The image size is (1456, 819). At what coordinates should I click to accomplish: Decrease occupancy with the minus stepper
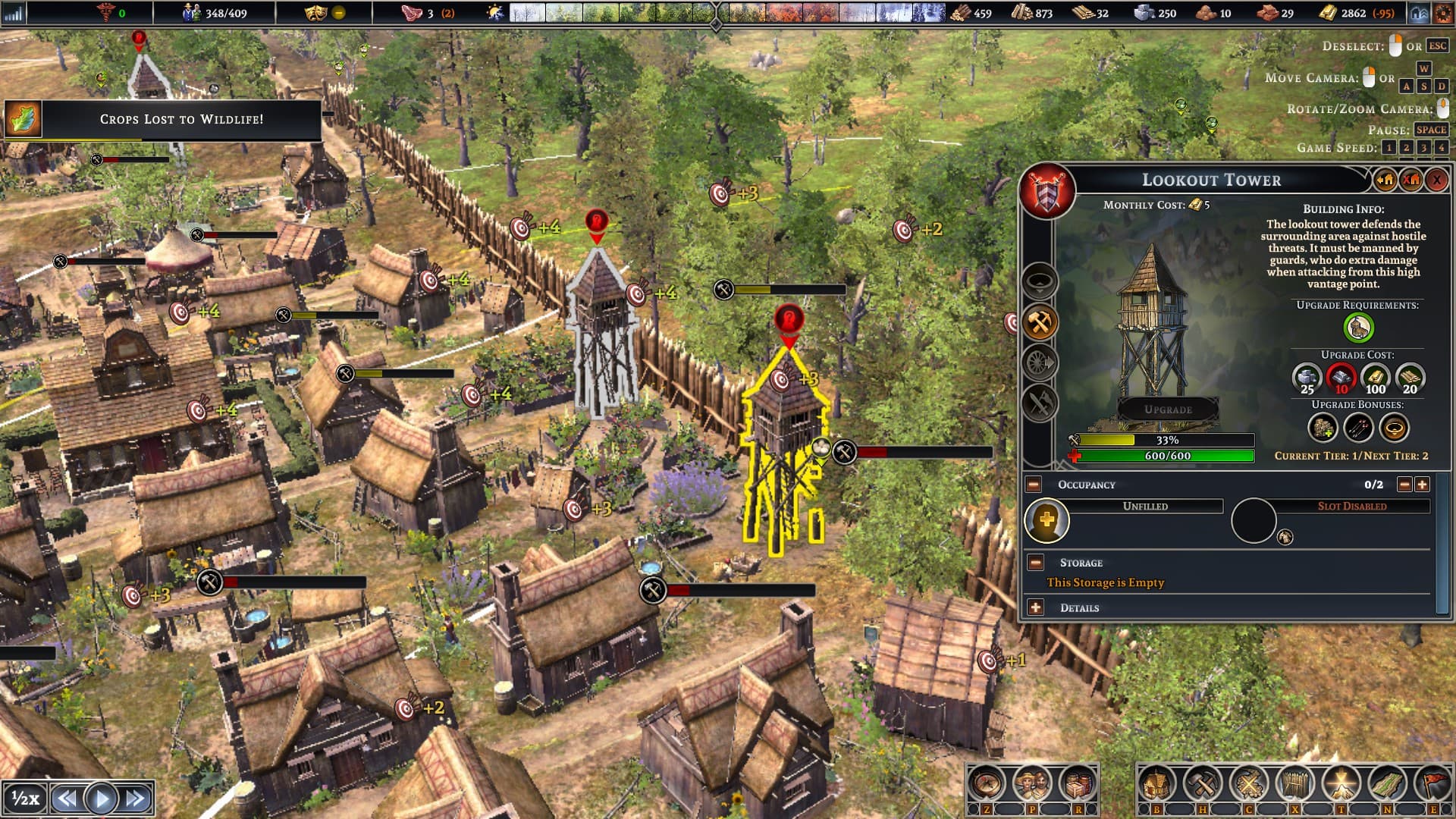tap(1404, 485)
